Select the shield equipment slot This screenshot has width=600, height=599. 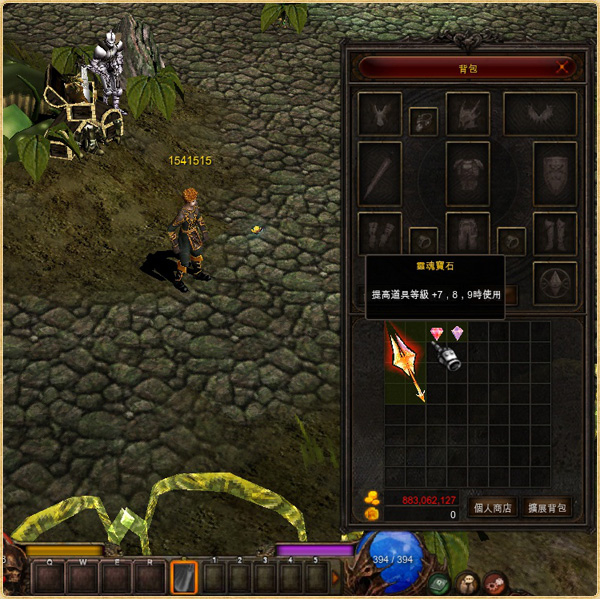click(x=555, y=174)
